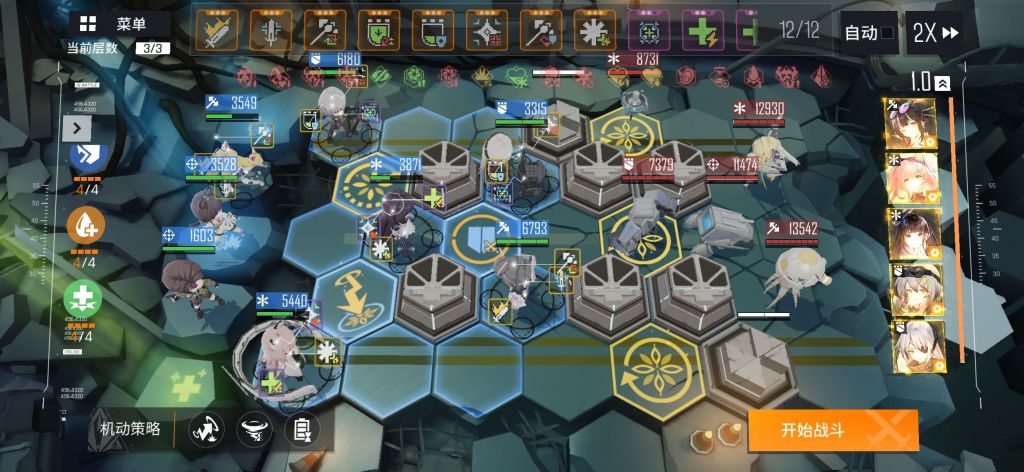The height and width of the screenshot is (472, 1024).
Task: Select the pink-haired doll portrait
Action: pyautogui.click(x=910, y=180)
